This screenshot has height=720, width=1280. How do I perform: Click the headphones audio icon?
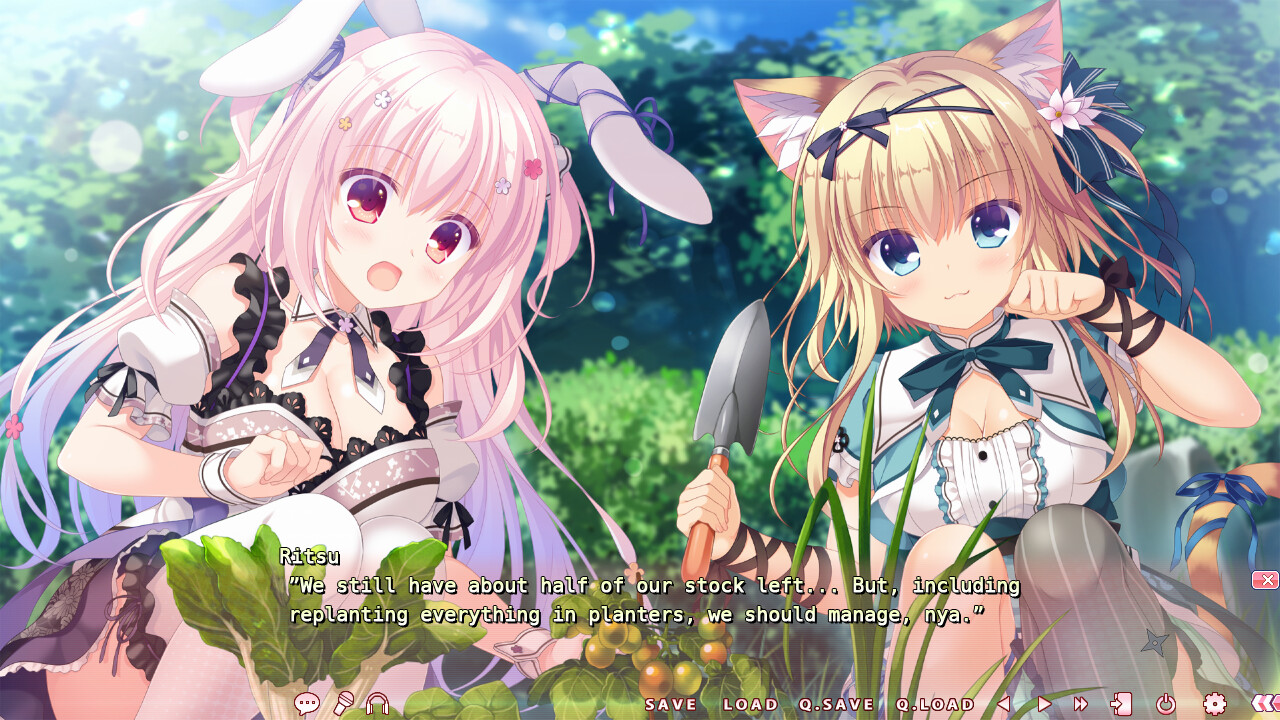coord(377,704)
